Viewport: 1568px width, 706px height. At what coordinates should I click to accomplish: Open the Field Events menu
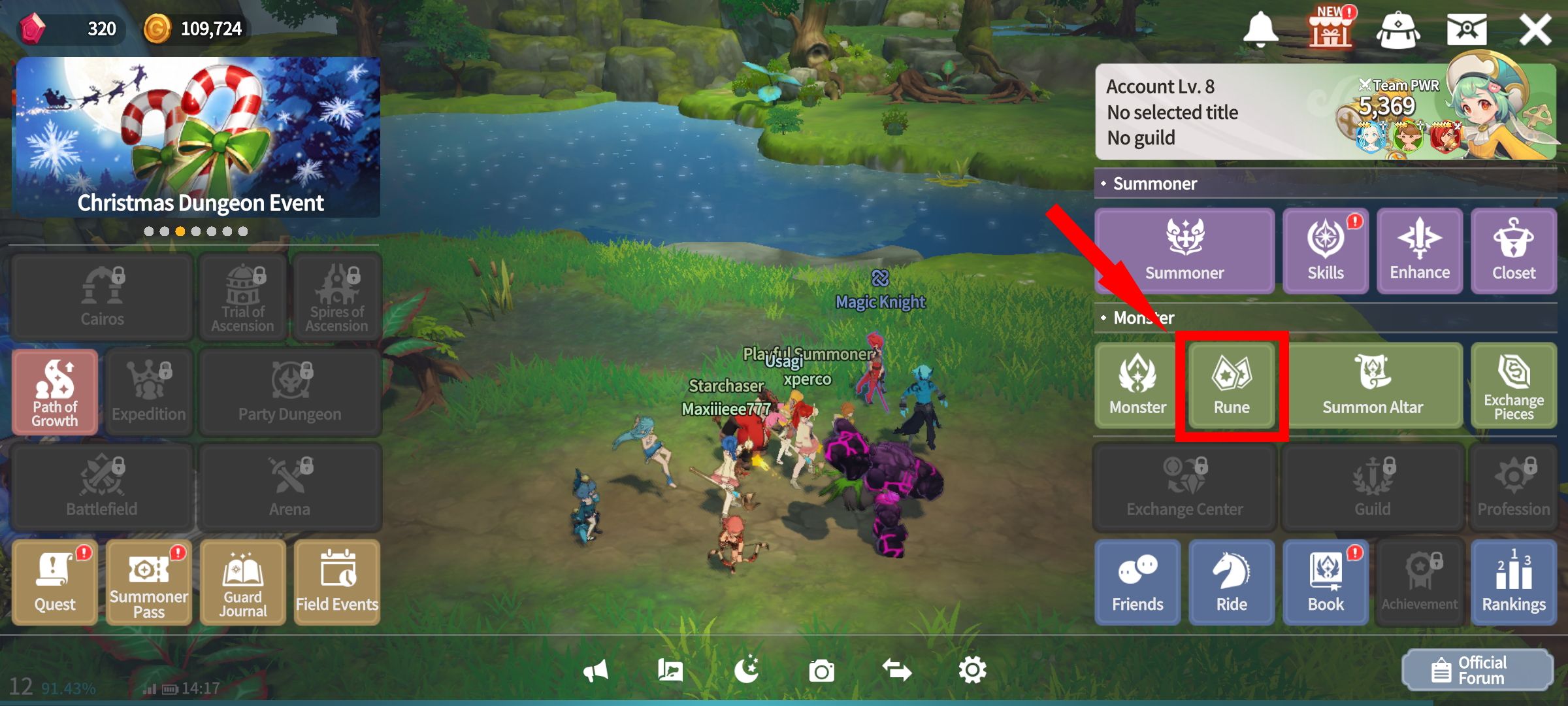[x=336, y=582]
